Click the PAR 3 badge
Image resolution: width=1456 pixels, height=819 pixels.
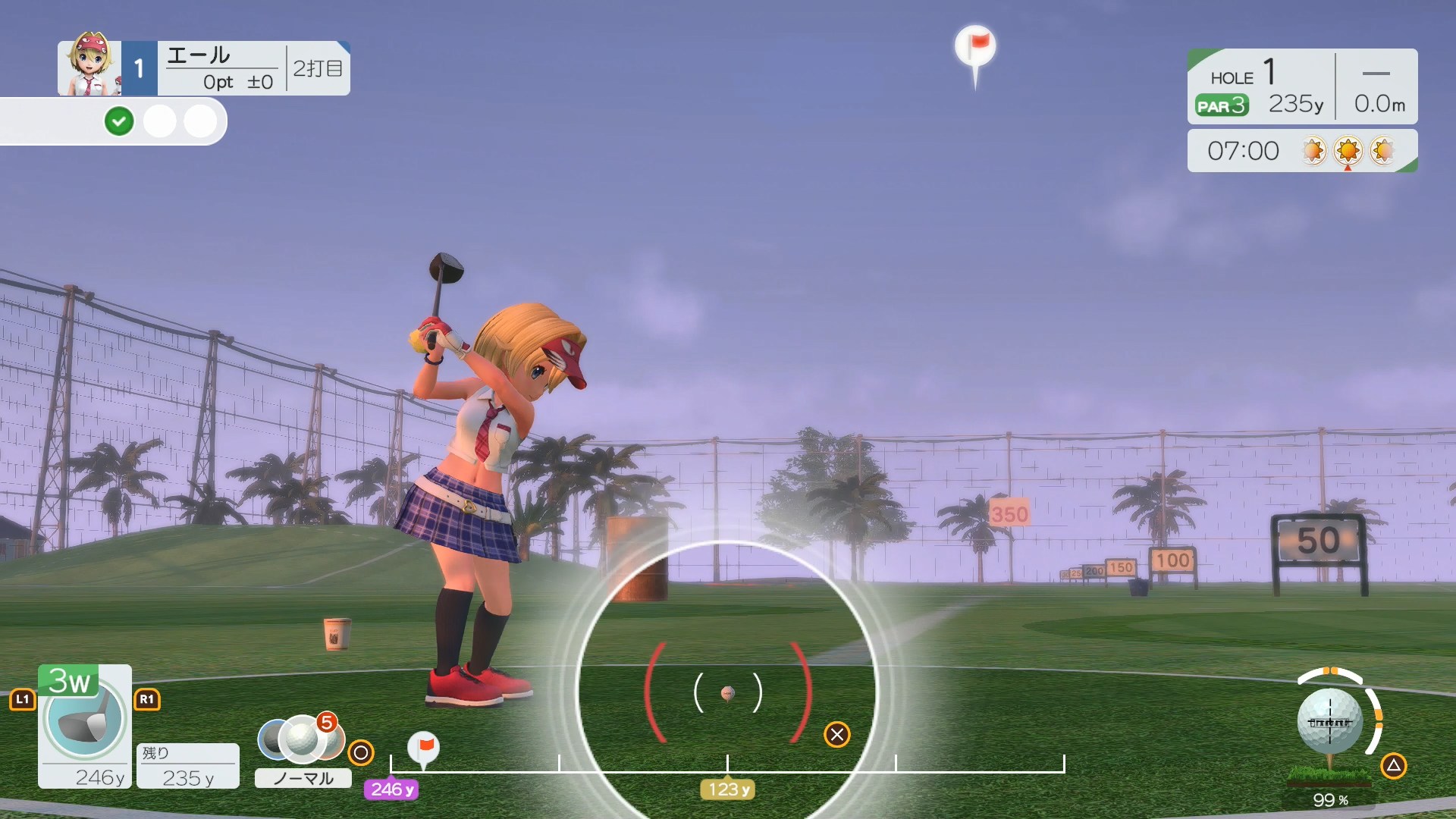click(1221, 106)
